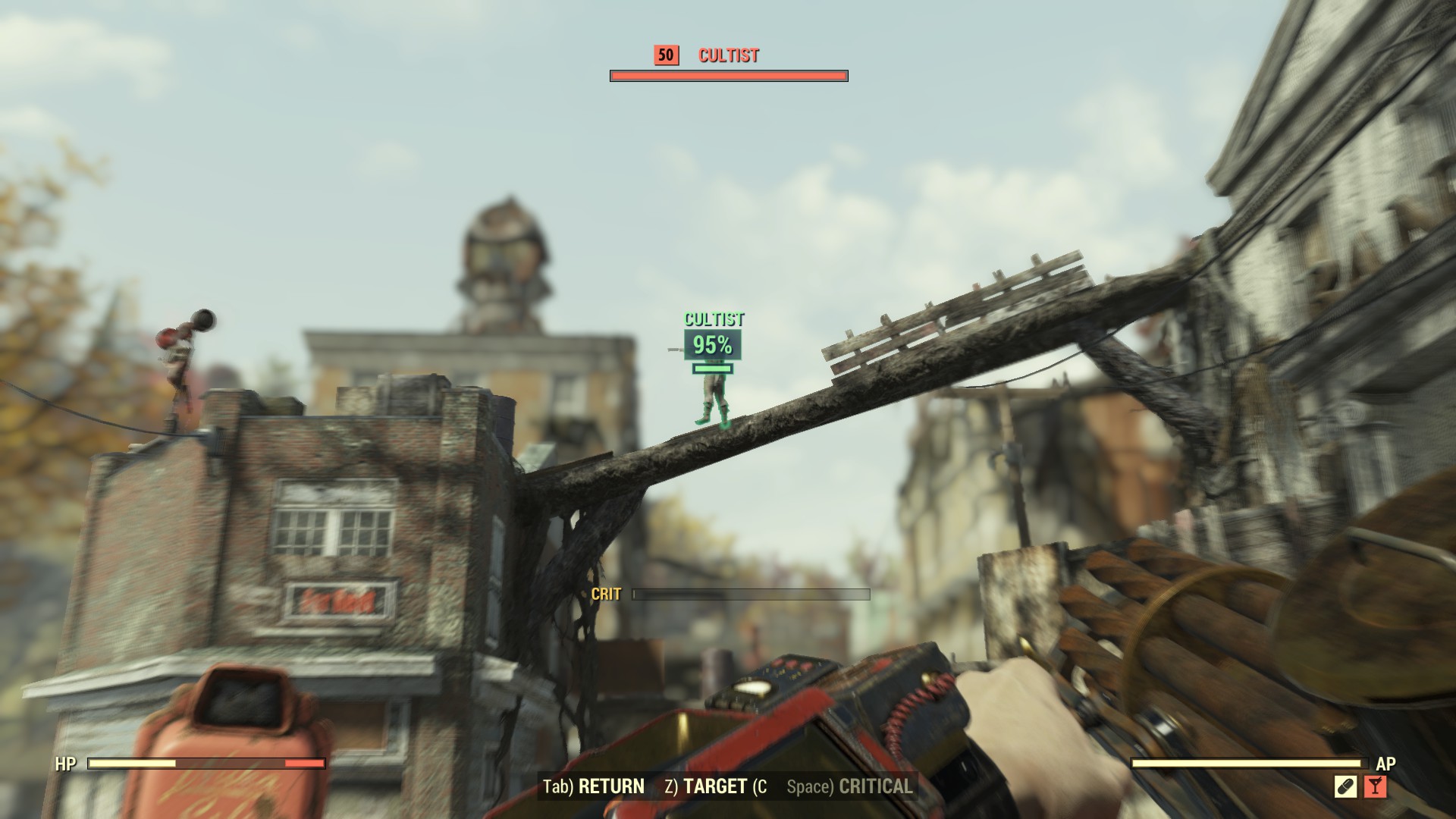Click the crit charge meter bar
This screenshot has width=1456, height=819.
[751, 595]
